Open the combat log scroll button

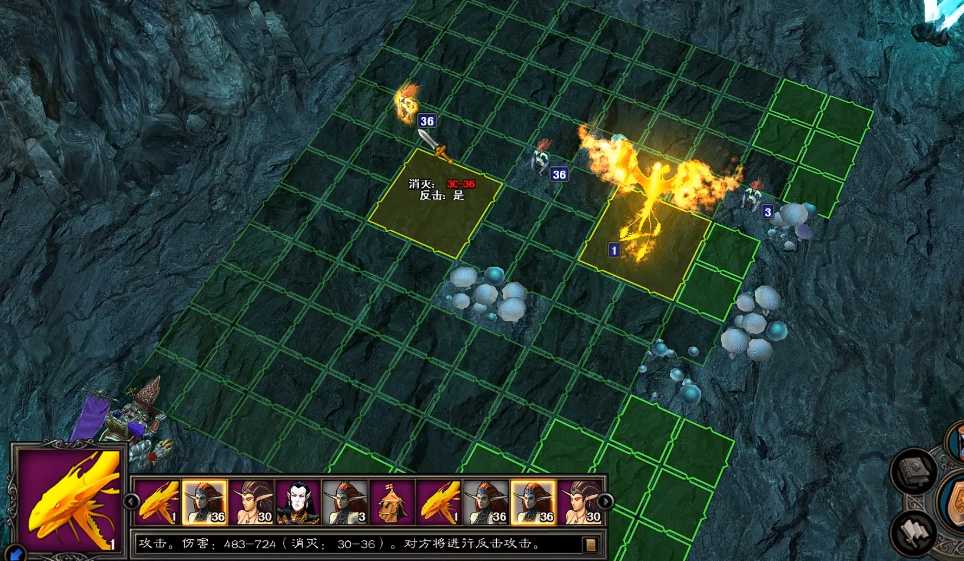[591, 545]
